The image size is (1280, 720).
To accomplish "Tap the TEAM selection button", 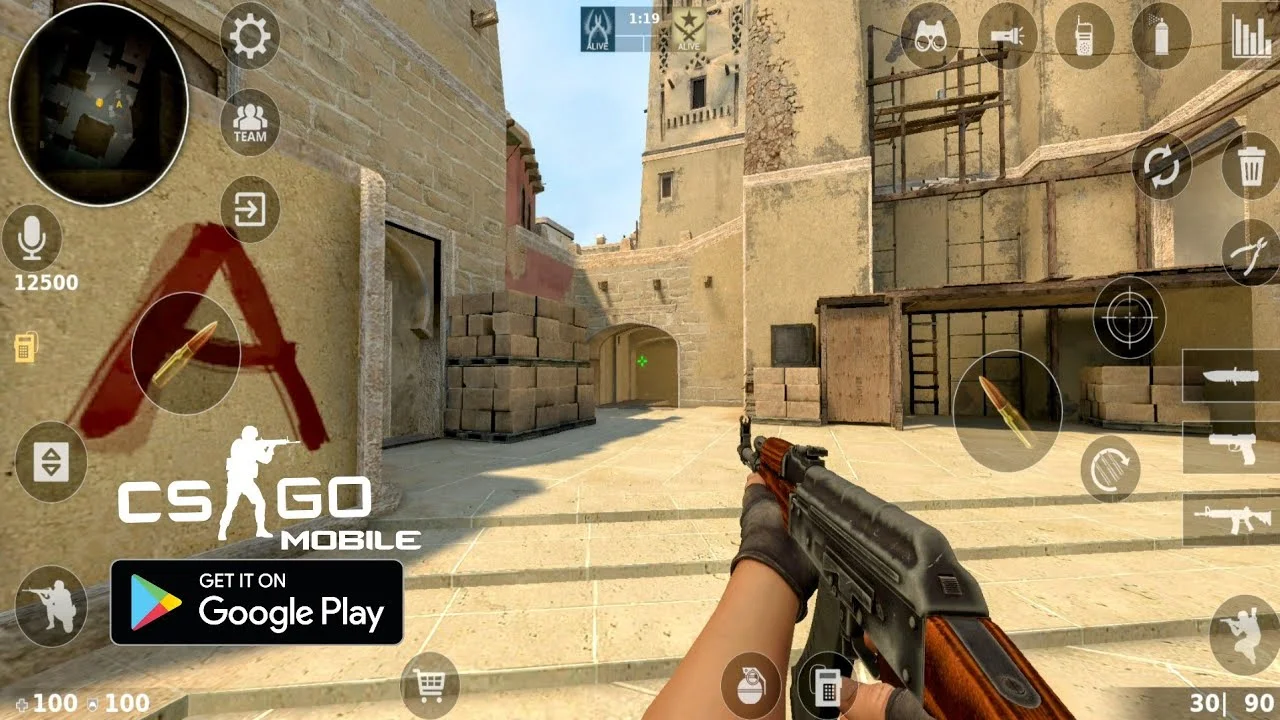I will pyautogui.click(x=249, y=123).
